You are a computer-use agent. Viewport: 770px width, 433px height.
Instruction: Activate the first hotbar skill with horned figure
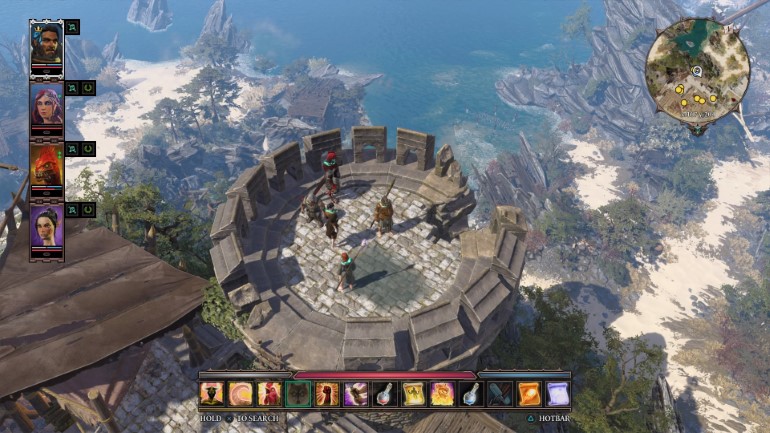click(211, 394)
